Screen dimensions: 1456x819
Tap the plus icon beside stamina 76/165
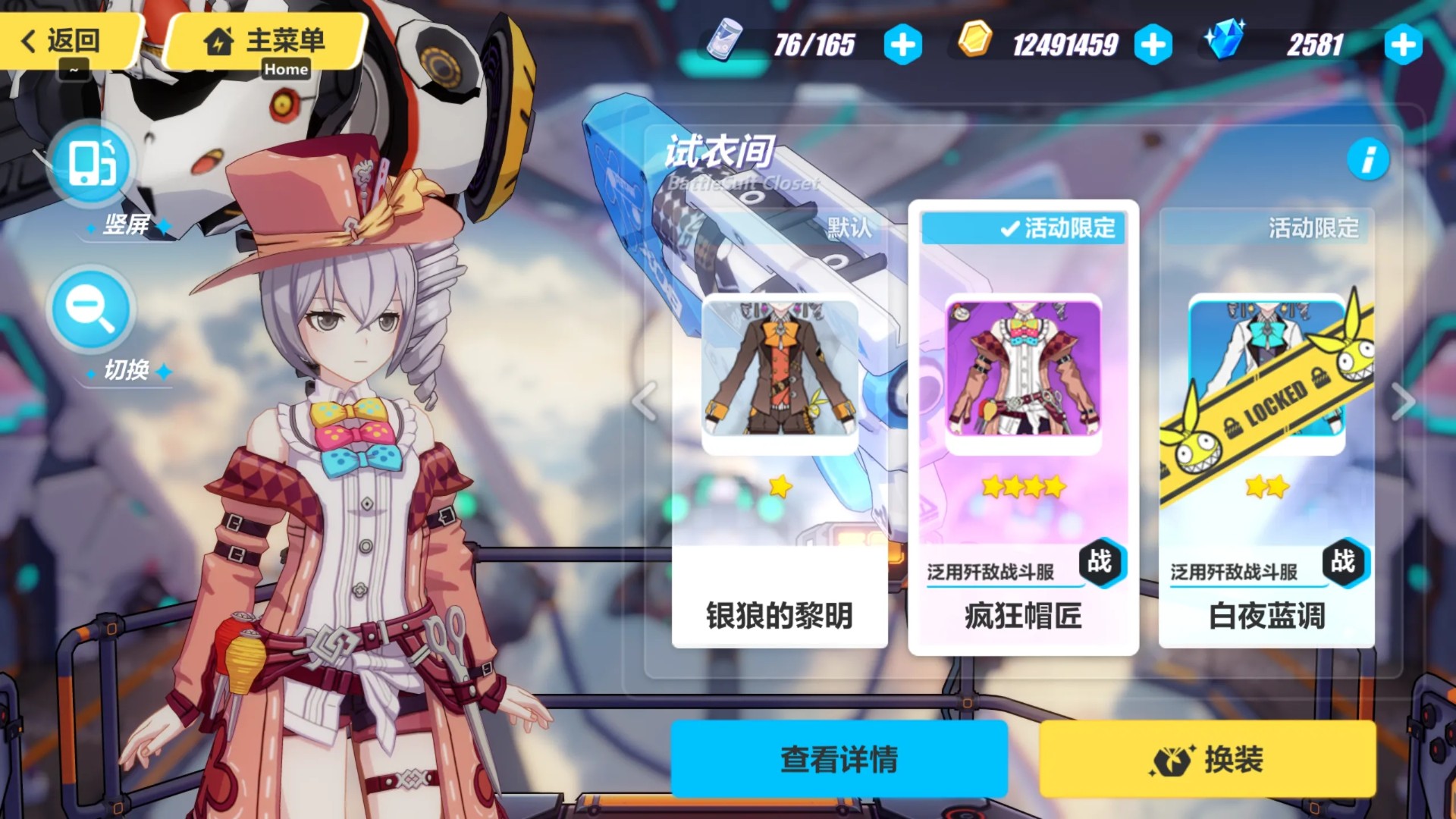tap(902, 45)
